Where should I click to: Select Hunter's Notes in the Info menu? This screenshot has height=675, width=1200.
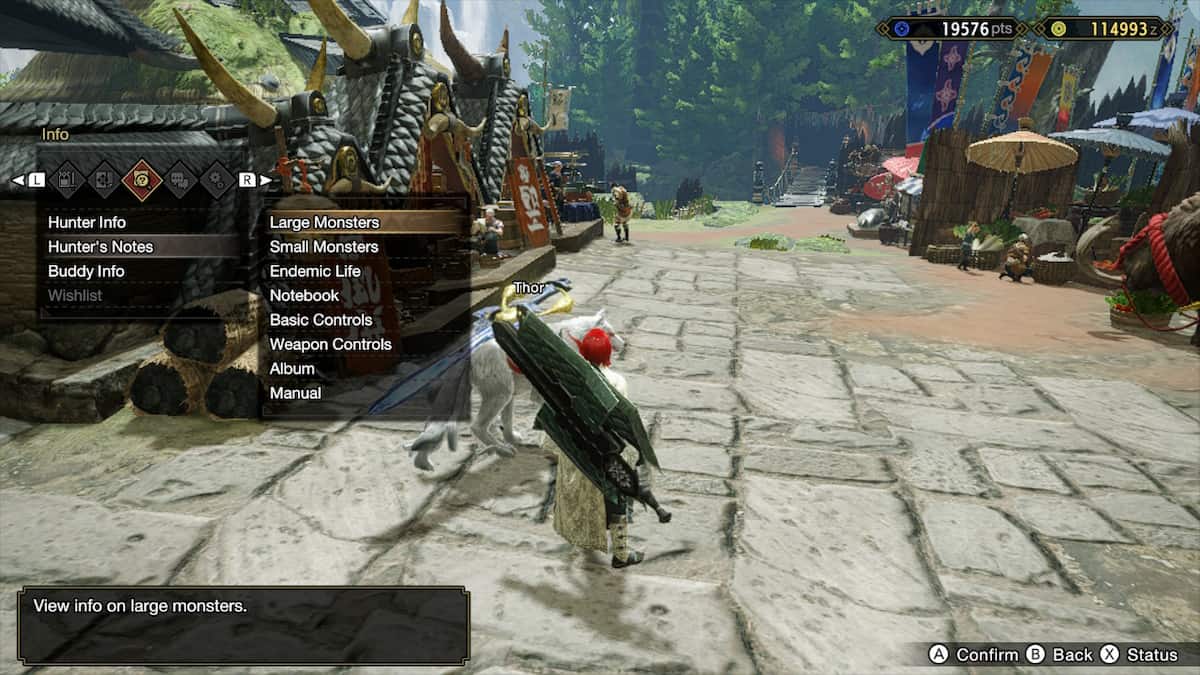point(100,246)
